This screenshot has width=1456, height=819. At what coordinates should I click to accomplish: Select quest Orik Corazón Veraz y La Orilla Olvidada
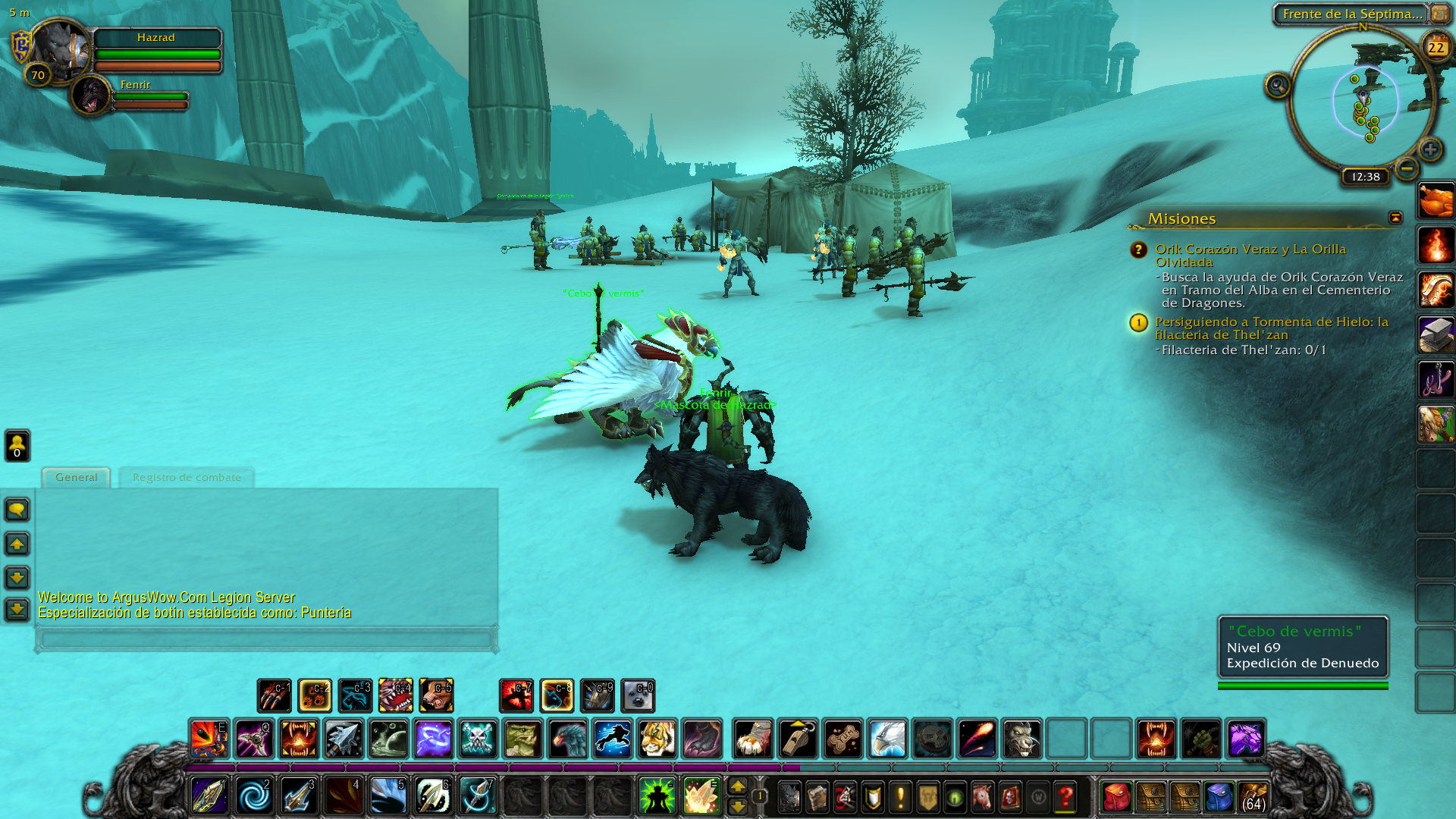click(1250, 255)
